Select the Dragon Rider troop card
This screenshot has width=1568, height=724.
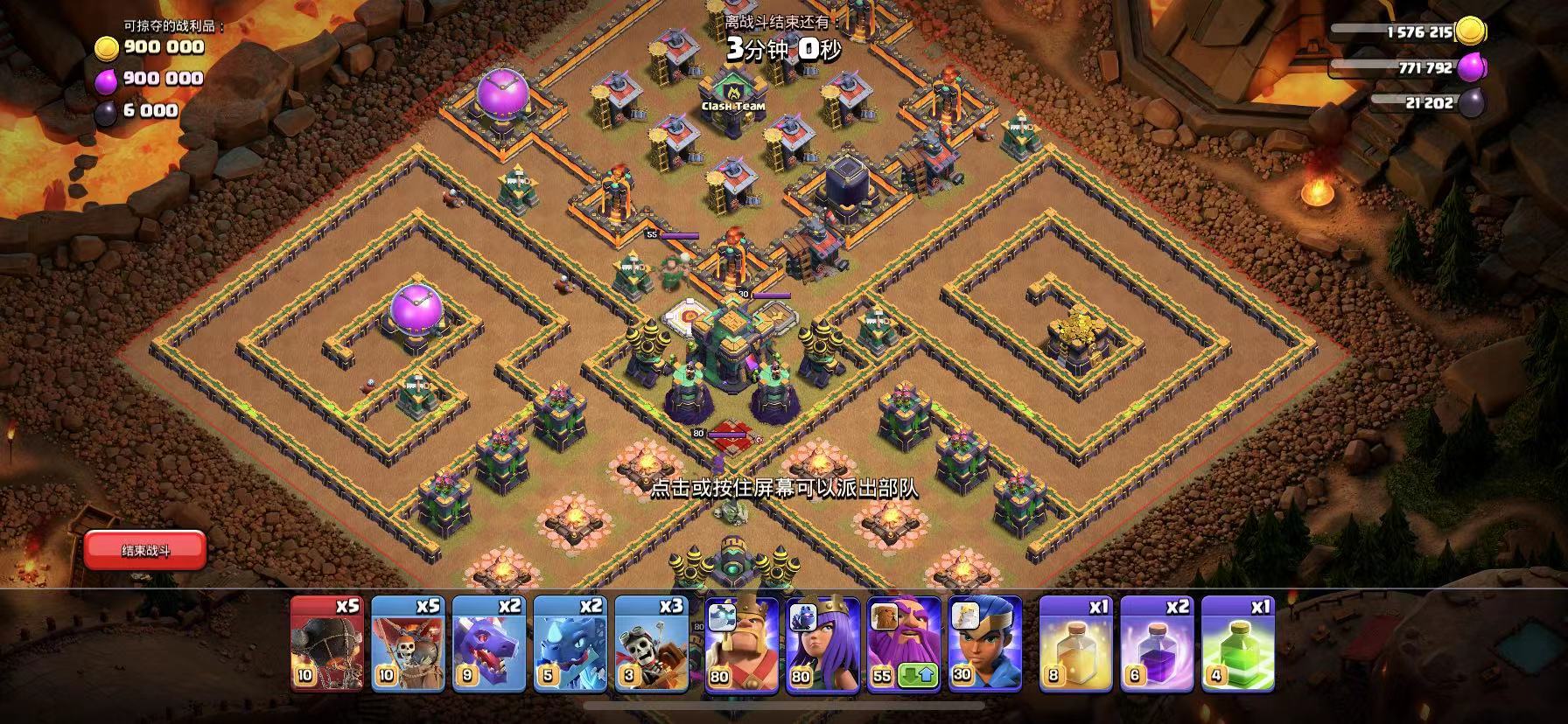pos(652,644)
